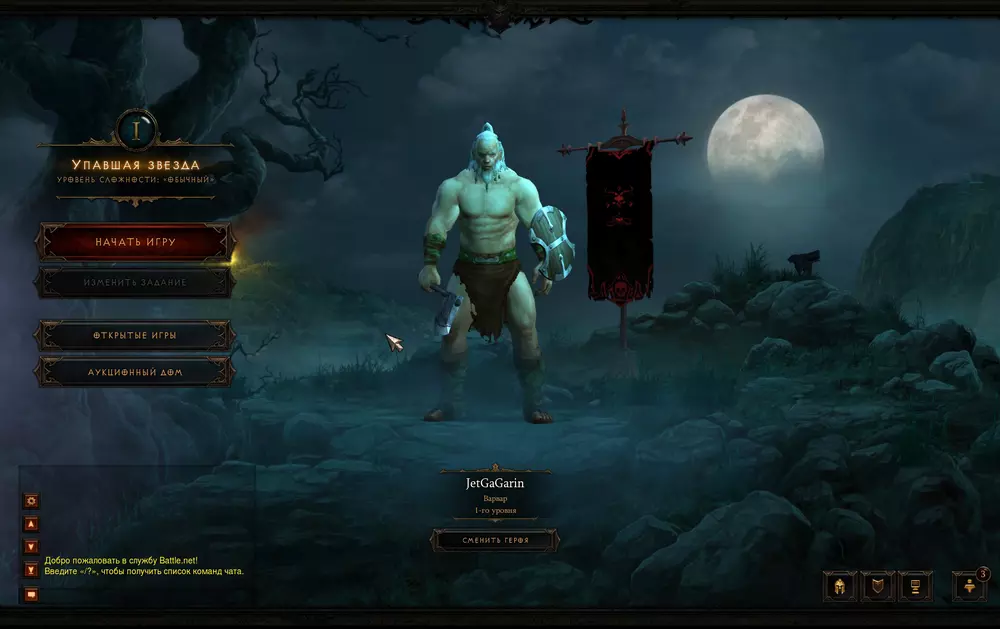Screen dimensions: 1000x629
Task: Enter the Аукционный дом
Action: [136, 372]
